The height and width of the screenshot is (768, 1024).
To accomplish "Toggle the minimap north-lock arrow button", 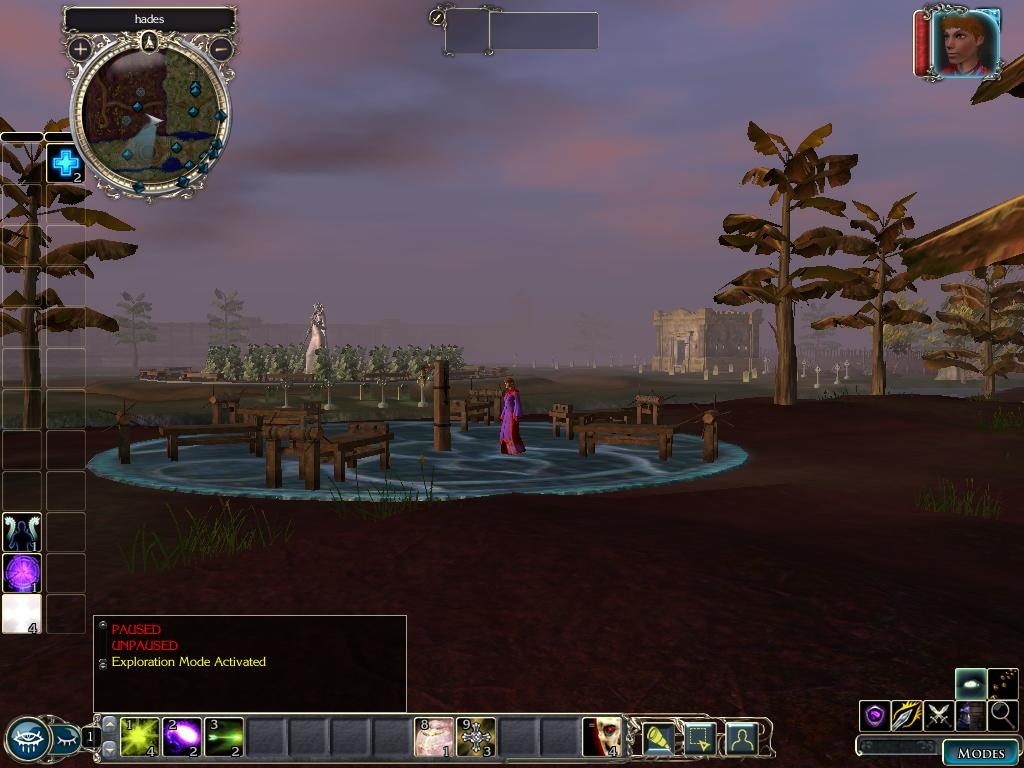I will pyautogui.click(x=149, y=41).
